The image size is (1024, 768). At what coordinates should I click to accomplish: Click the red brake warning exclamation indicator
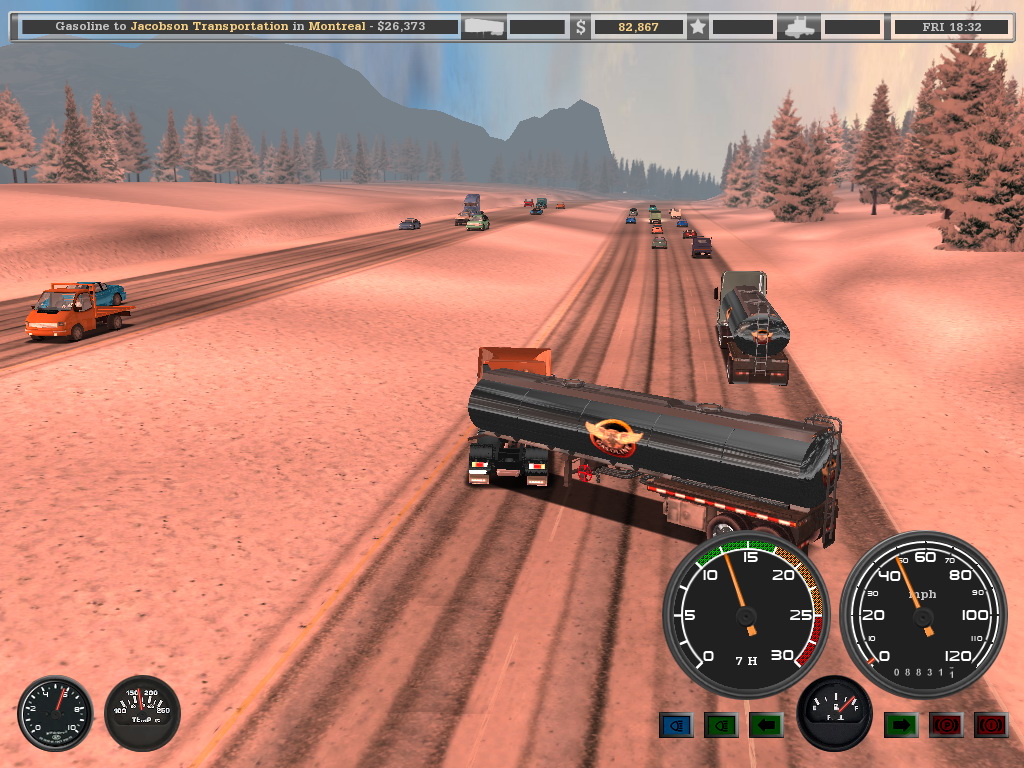[990, 725]
